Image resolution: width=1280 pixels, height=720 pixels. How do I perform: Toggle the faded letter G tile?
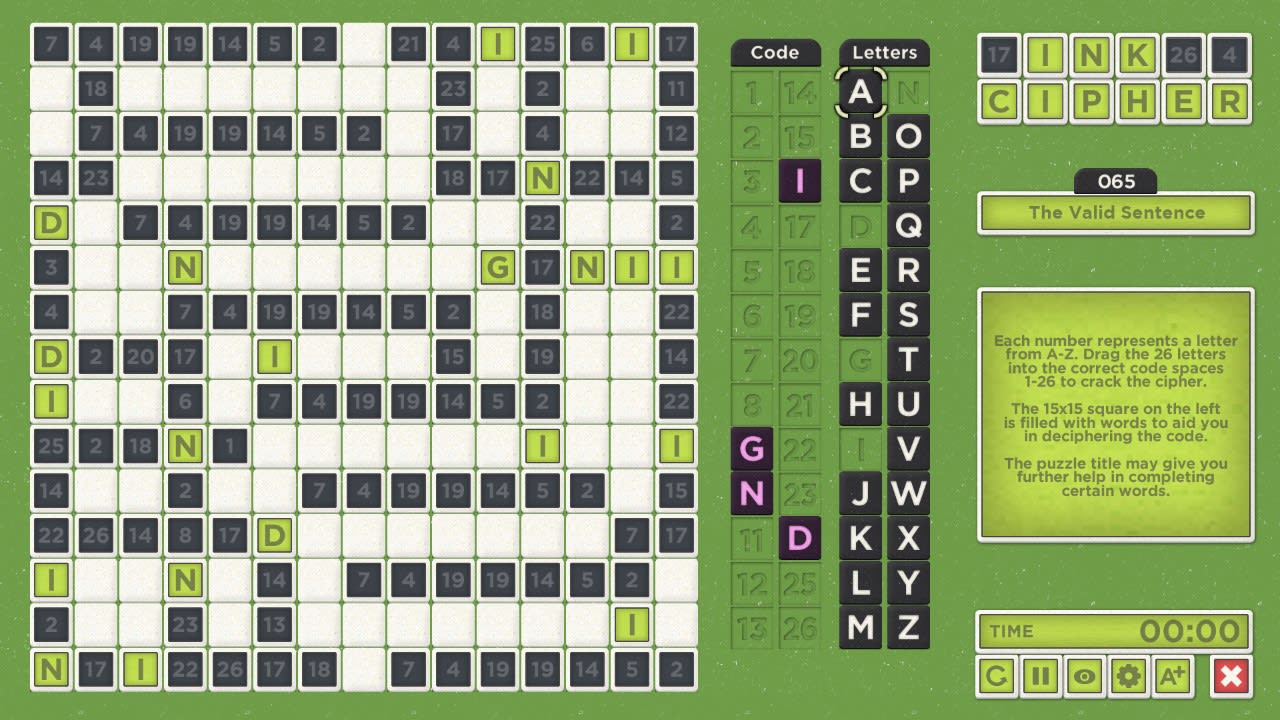tap(860, 360)
